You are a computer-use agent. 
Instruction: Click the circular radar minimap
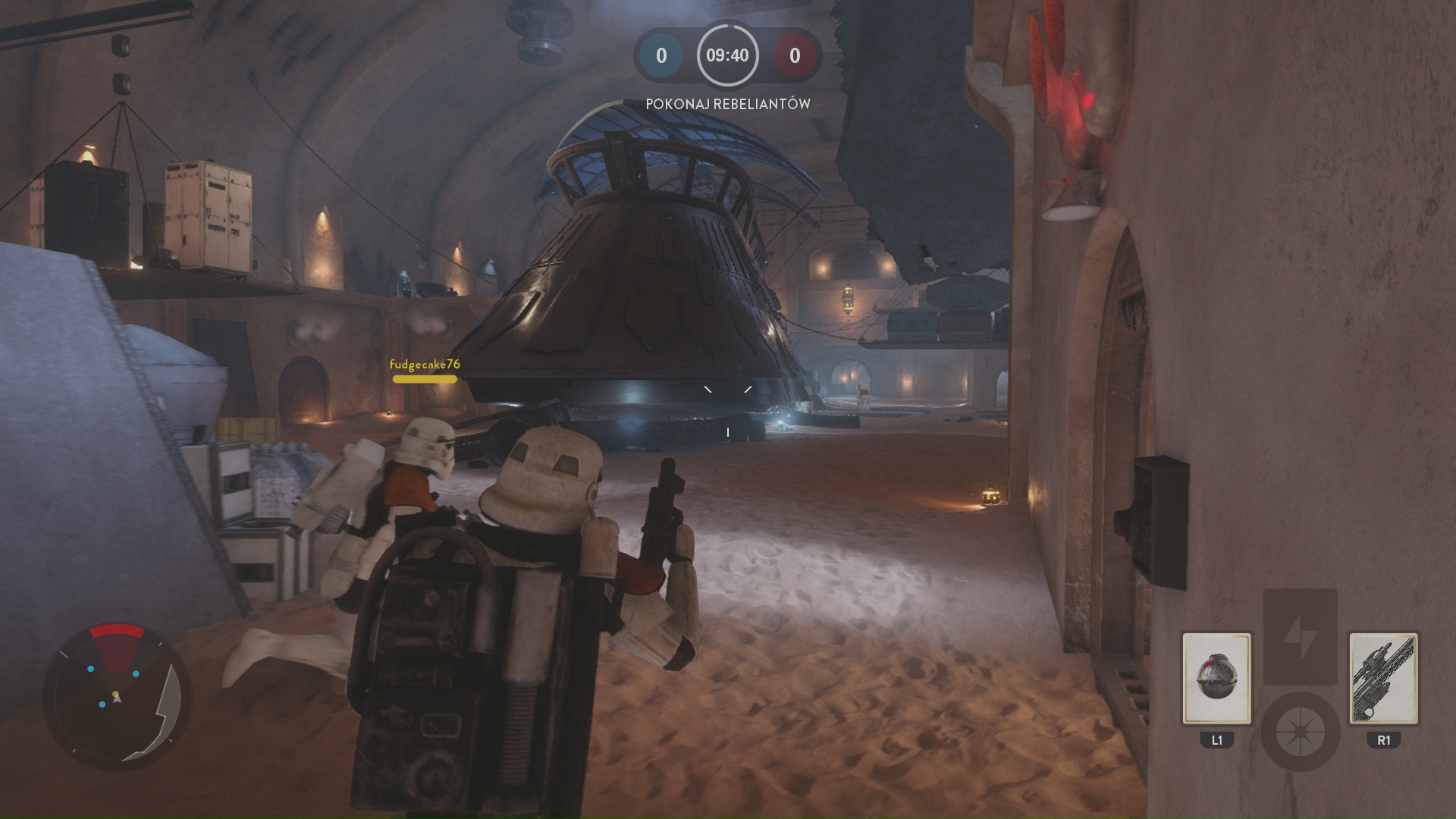pyautogui.click(x=117, y=695)
